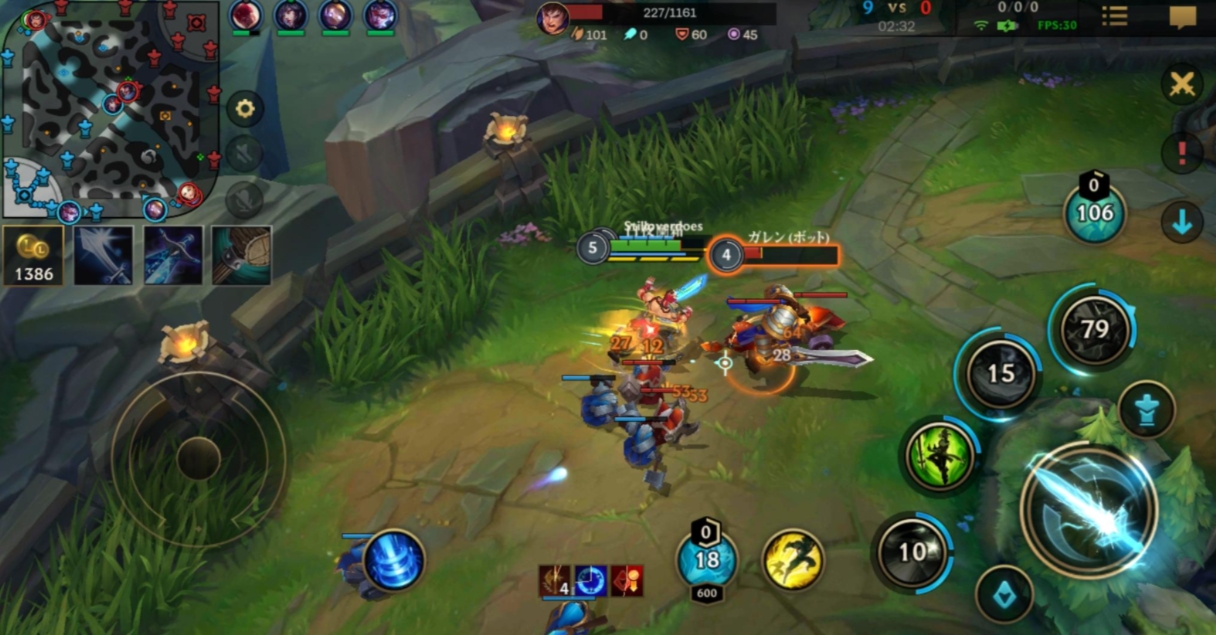Use the summoner spell showing 106 cooldown

[1094, 212]
